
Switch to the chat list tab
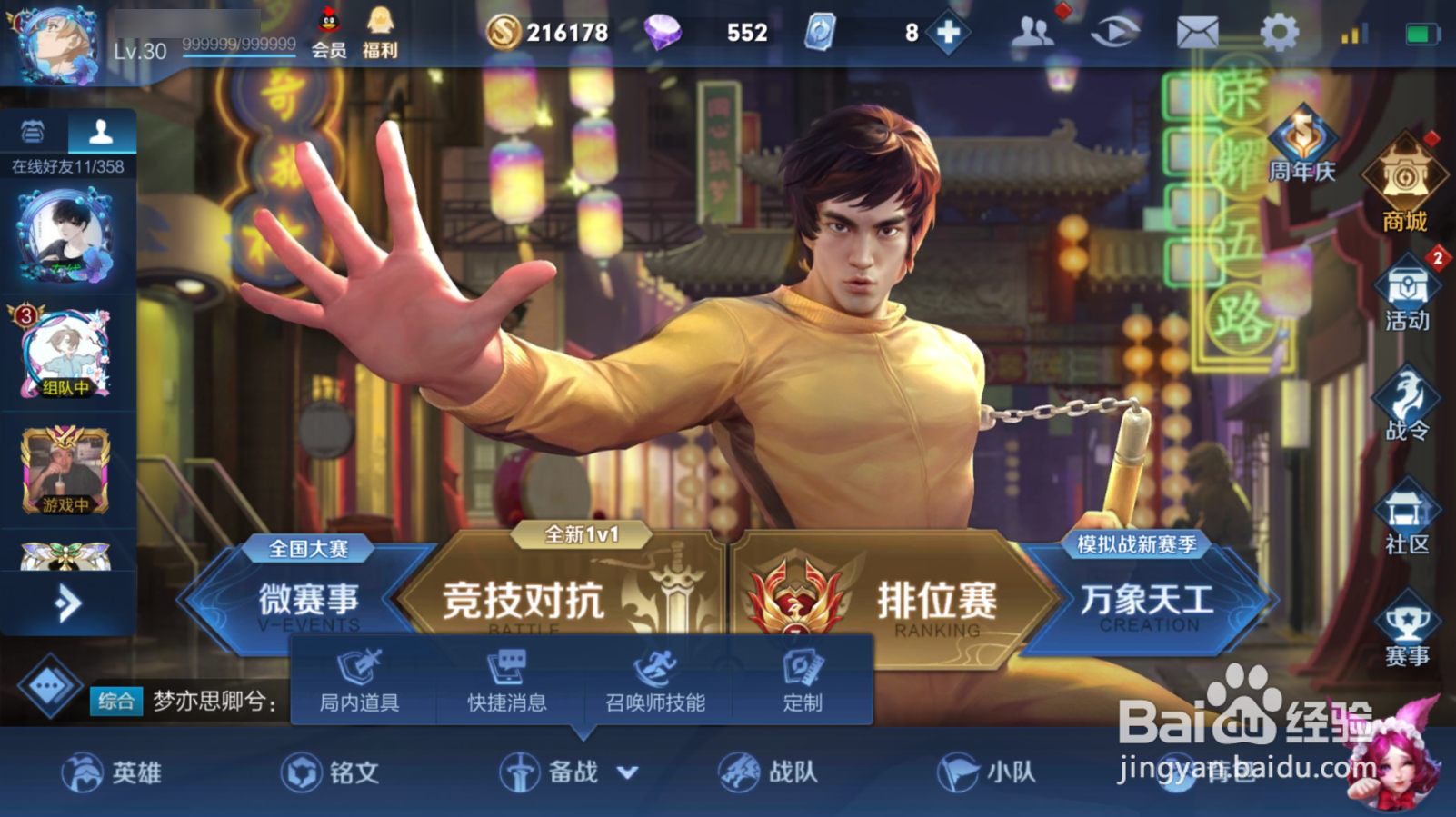pyautogui.click(x=35, y=133)
